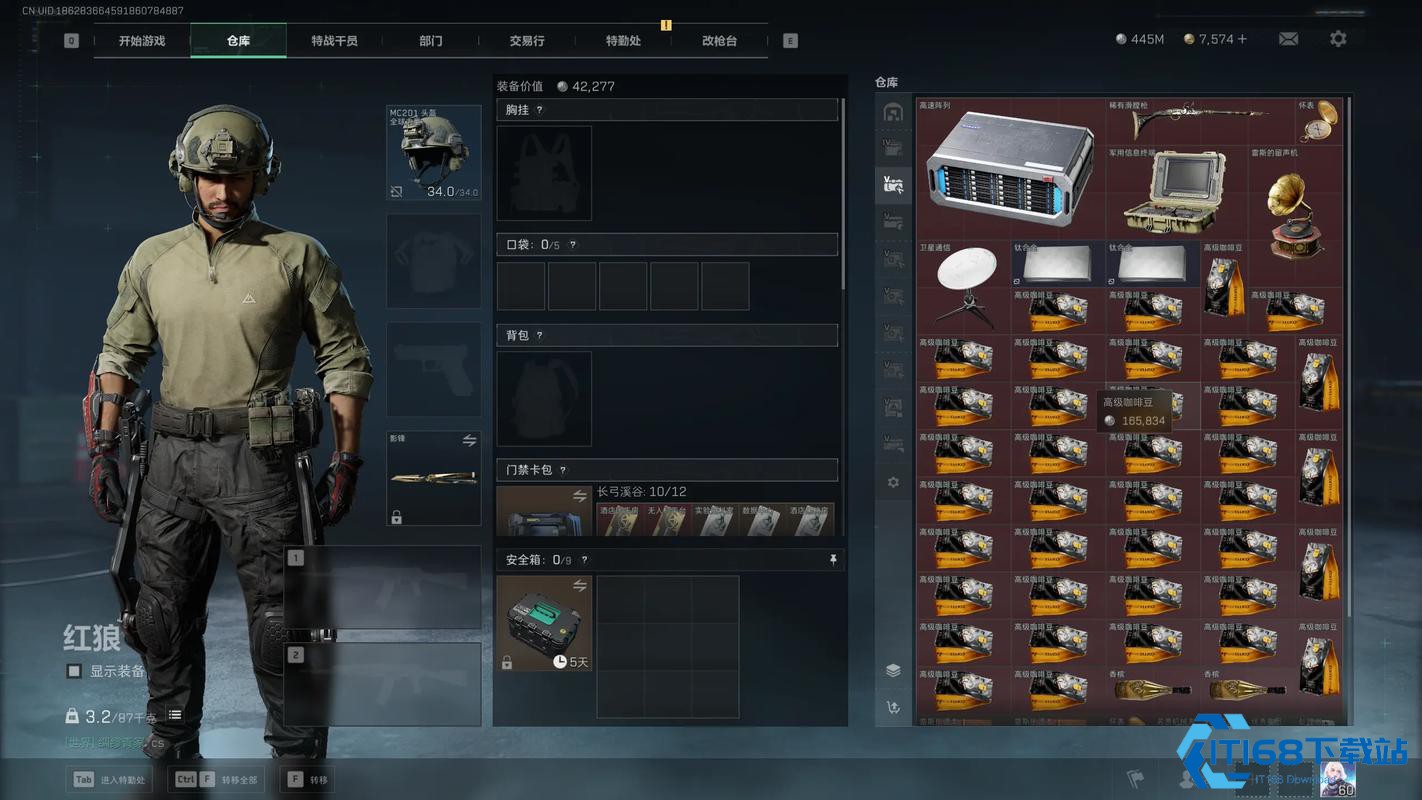Open the mail envelope icon

coord(1288,39)
